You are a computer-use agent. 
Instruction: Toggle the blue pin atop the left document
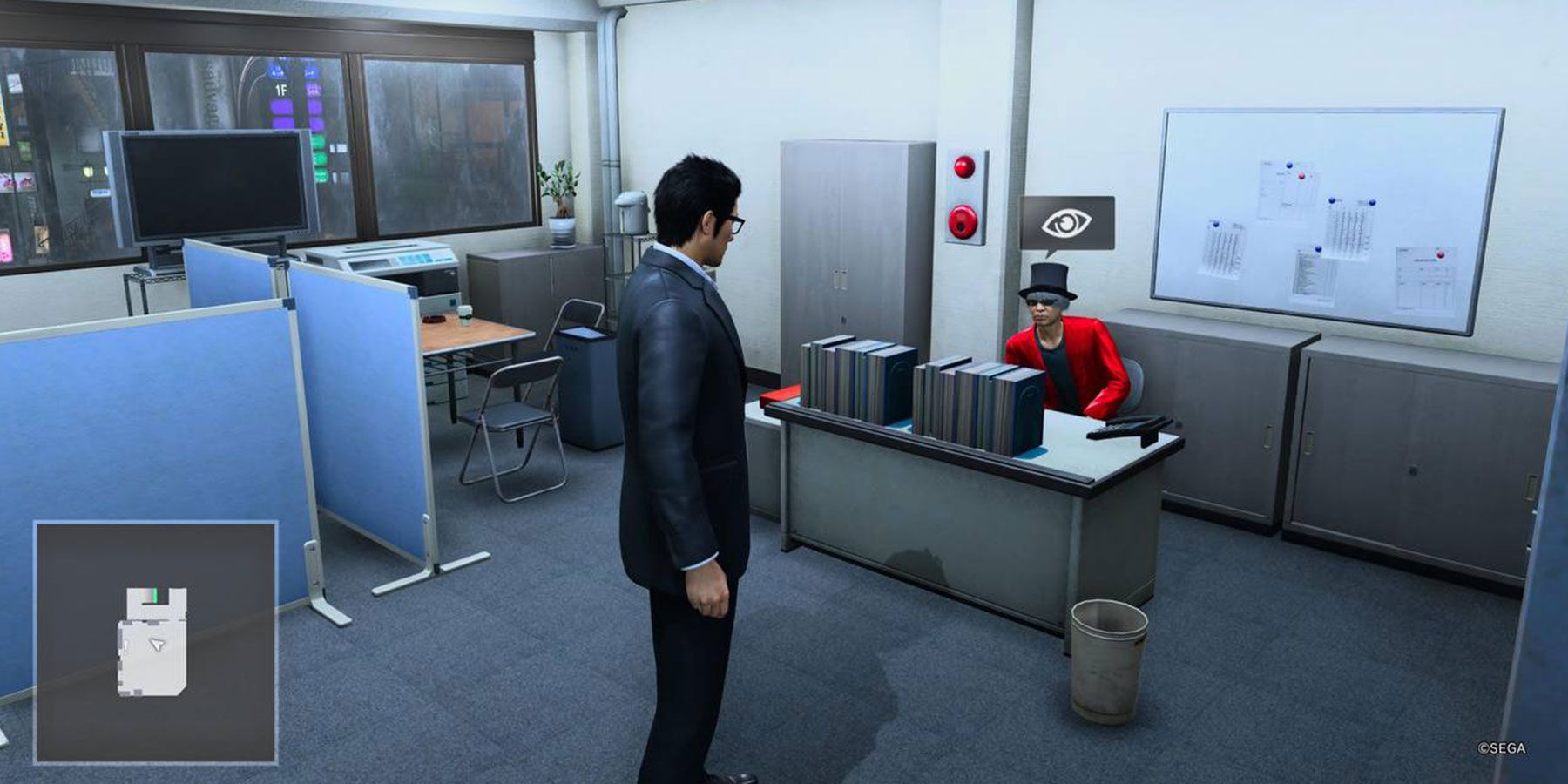pos(1216,224)
